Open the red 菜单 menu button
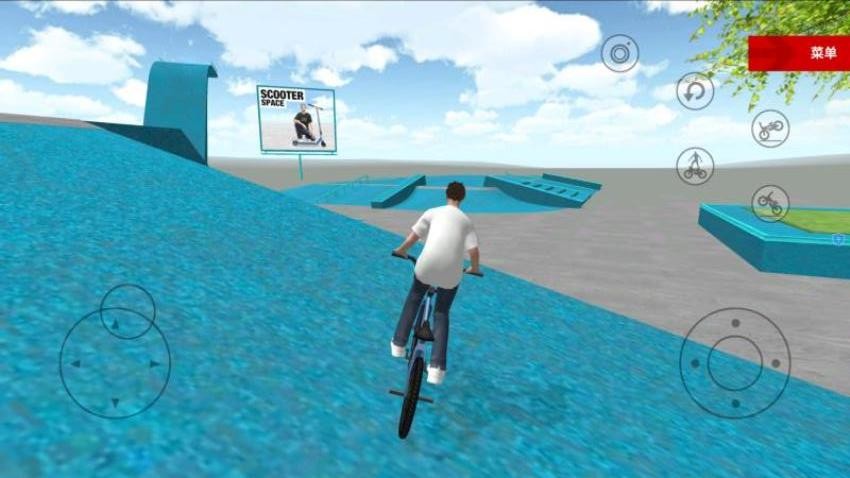The image size is (850, 478). 798,53
